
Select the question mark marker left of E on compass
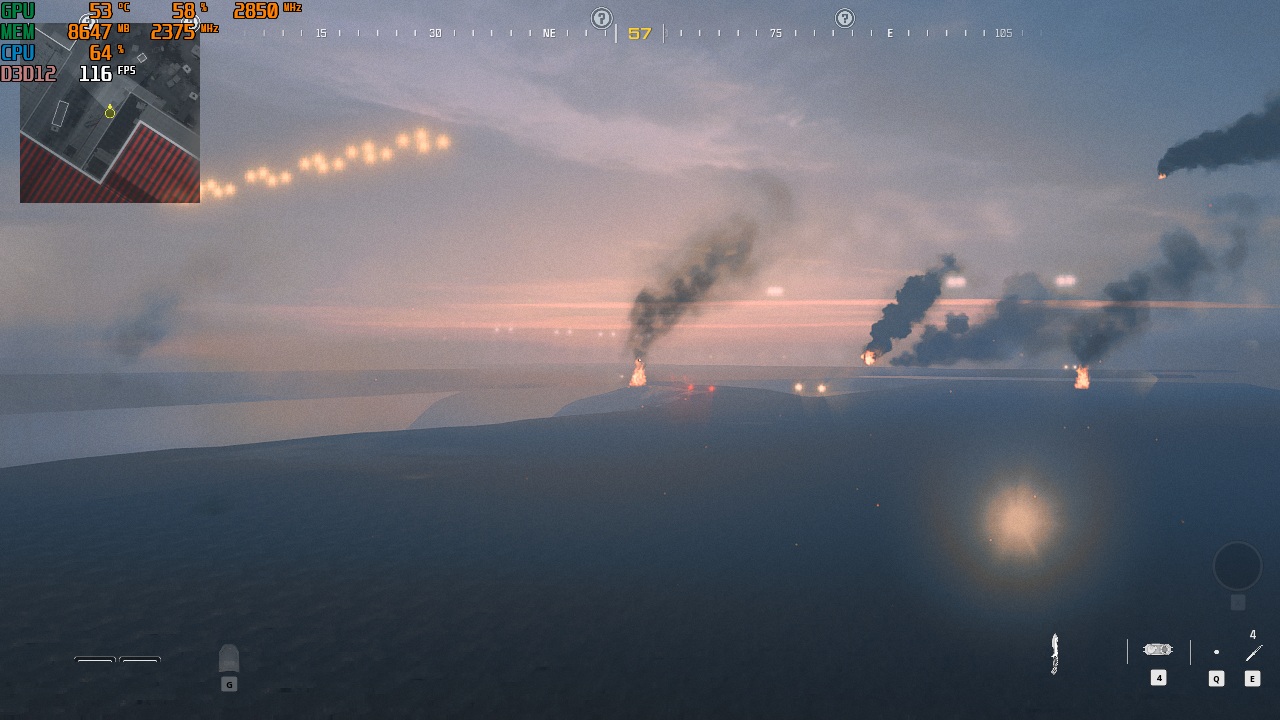[845, 18]
